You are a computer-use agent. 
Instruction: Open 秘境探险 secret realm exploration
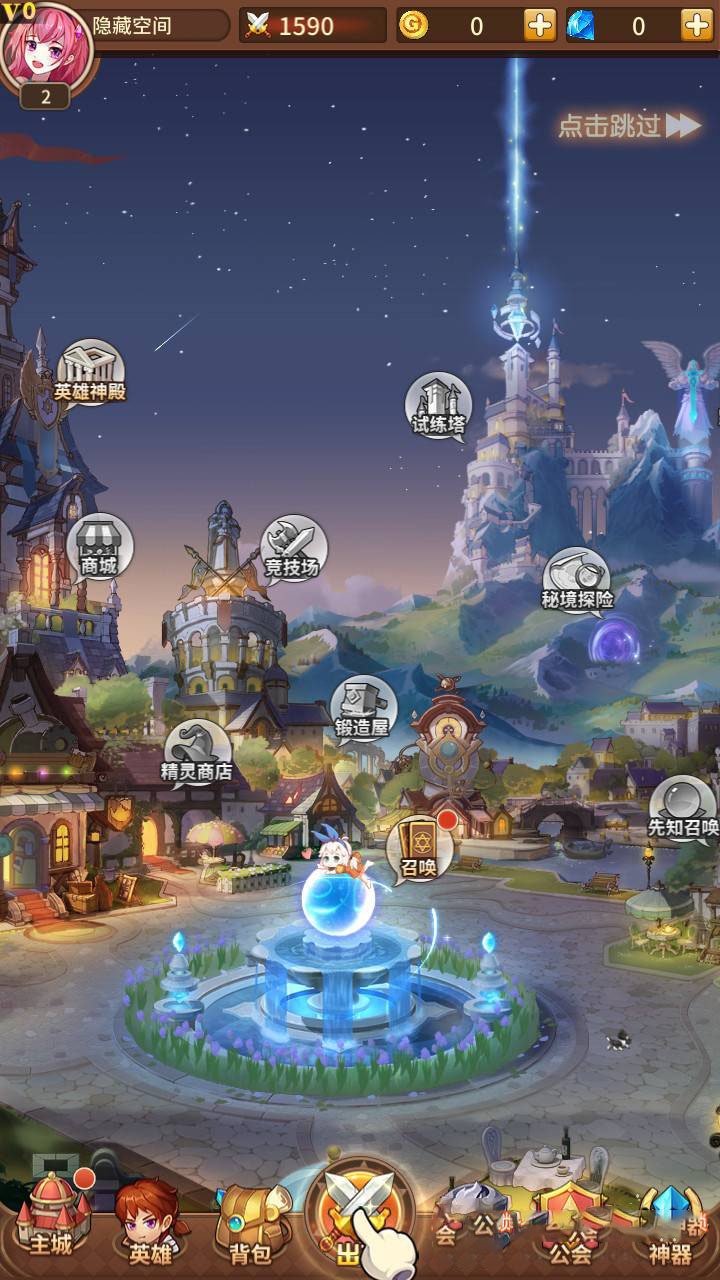(x=577, y=581)
